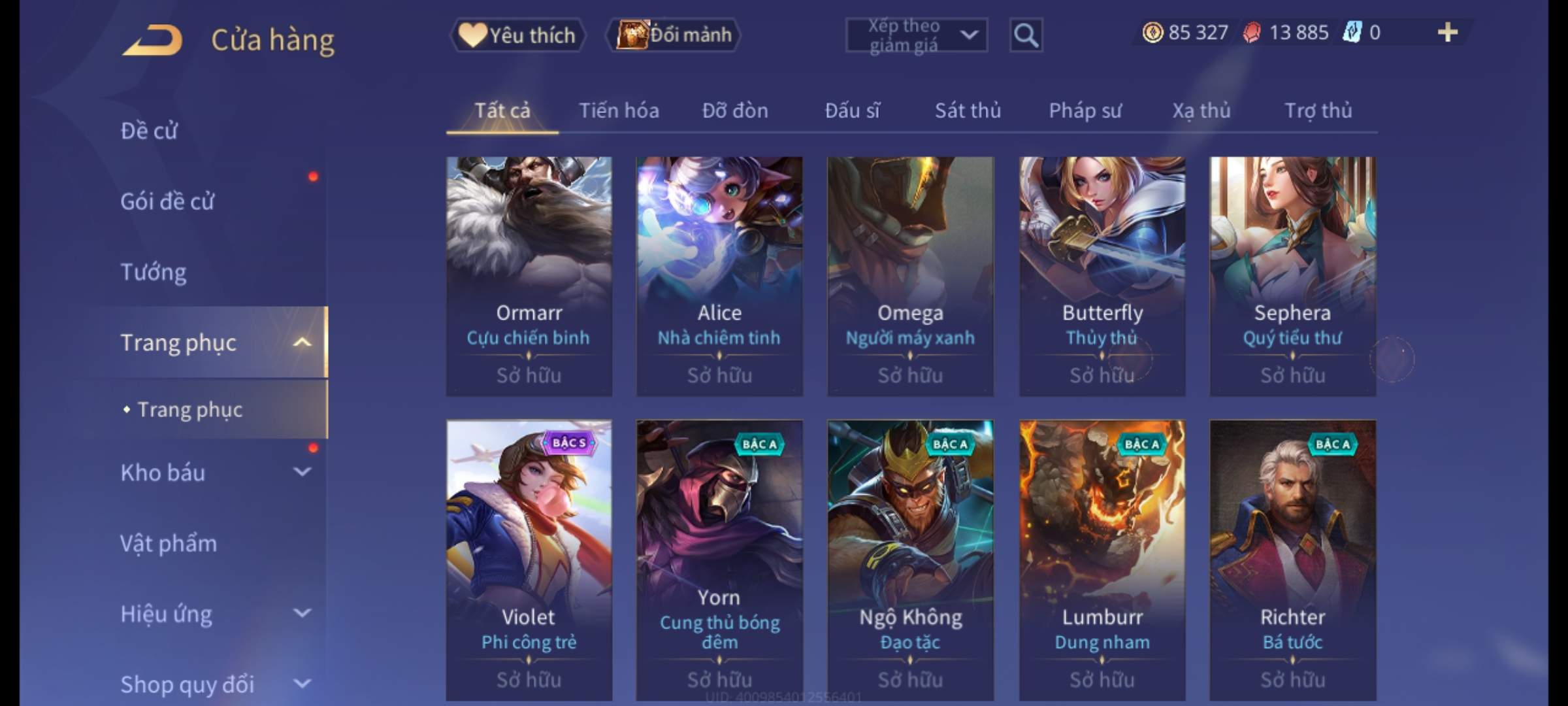1568x706 pixels.
Task: Open the Đổi mảnh exchange
Action: 674,35
